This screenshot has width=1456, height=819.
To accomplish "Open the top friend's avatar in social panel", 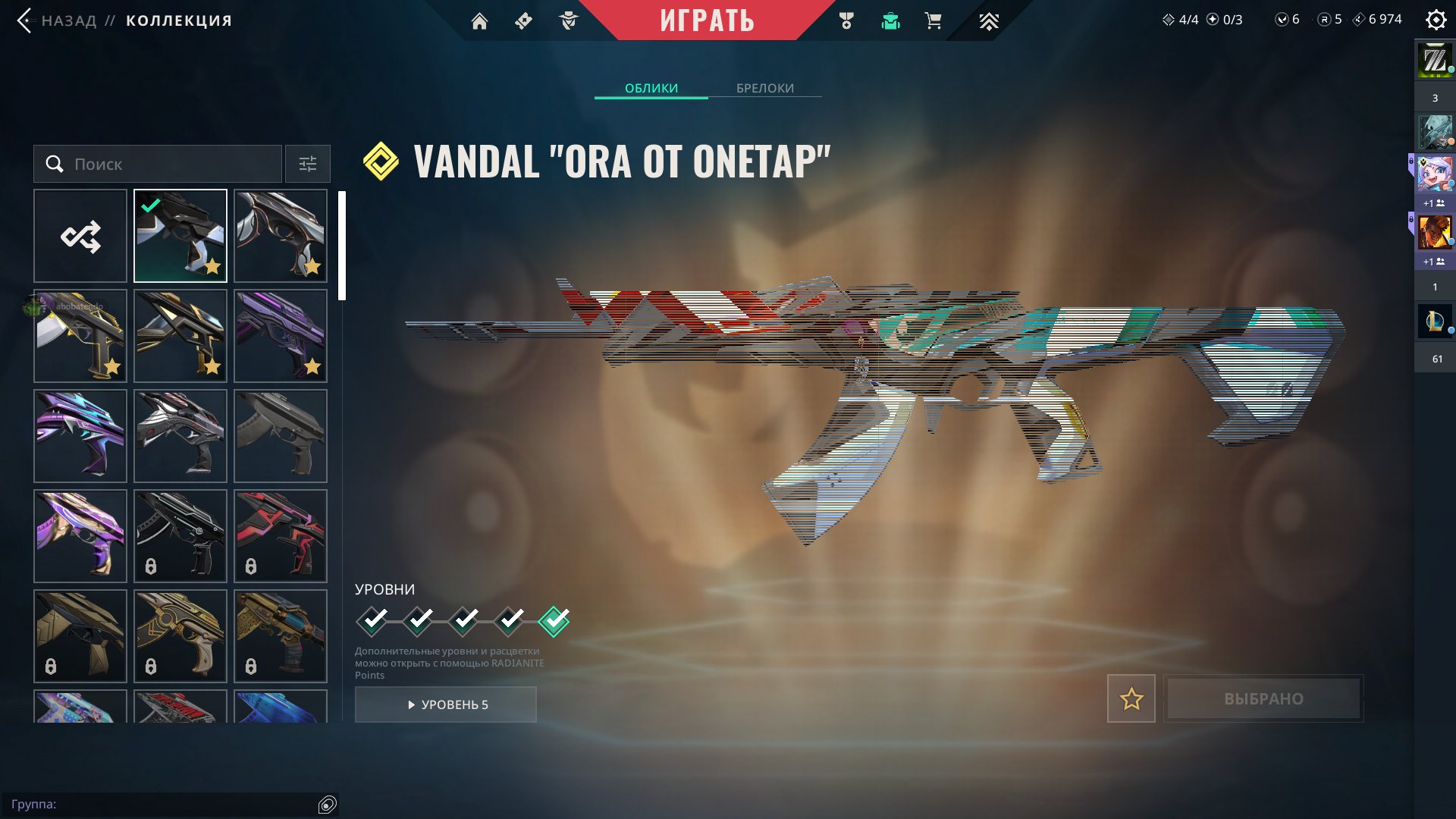I will (x=1435, y=61).
